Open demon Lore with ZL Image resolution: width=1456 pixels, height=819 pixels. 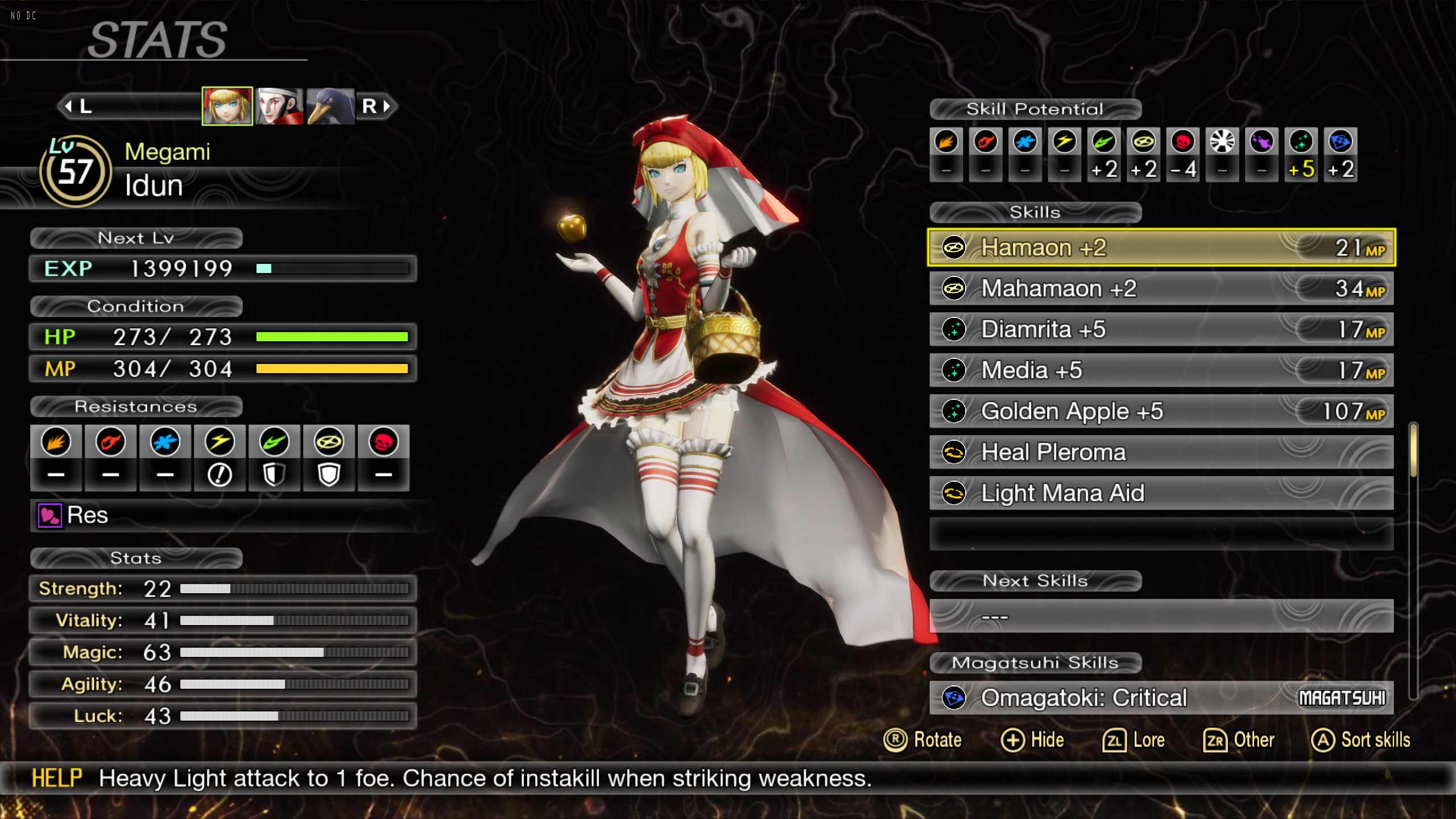click(x=1134, y=740)
